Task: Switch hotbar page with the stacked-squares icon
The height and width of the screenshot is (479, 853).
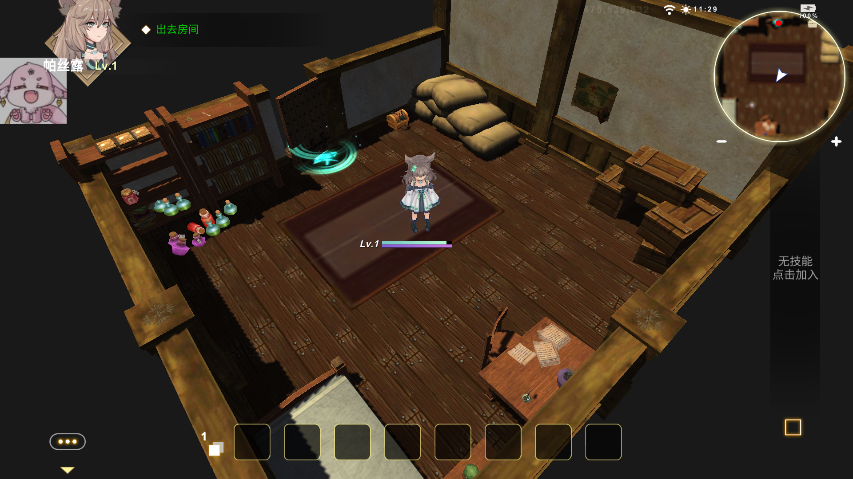Action: tap(215, 448)
